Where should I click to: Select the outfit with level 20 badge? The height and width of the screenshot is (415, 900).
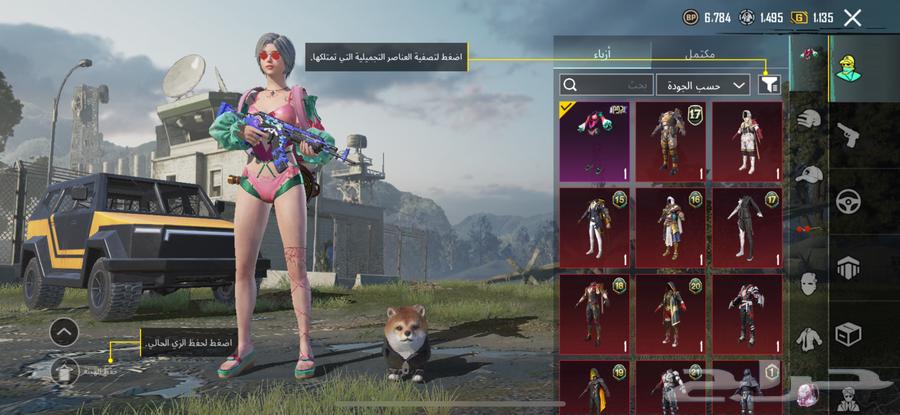coord(671,313)
